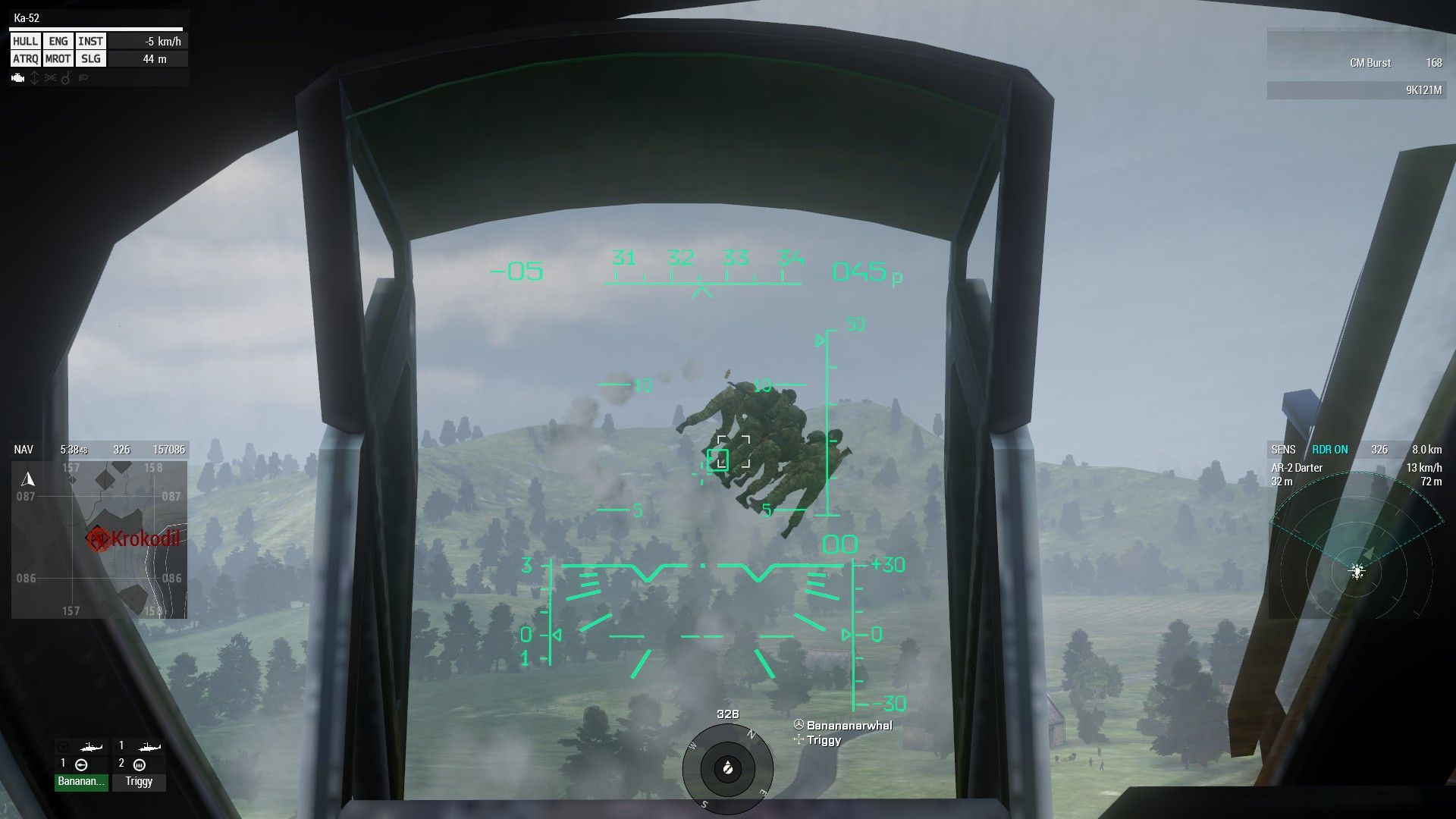
Task: Click the wheel brake icon near the engine indicator
Action: point(65,78)
